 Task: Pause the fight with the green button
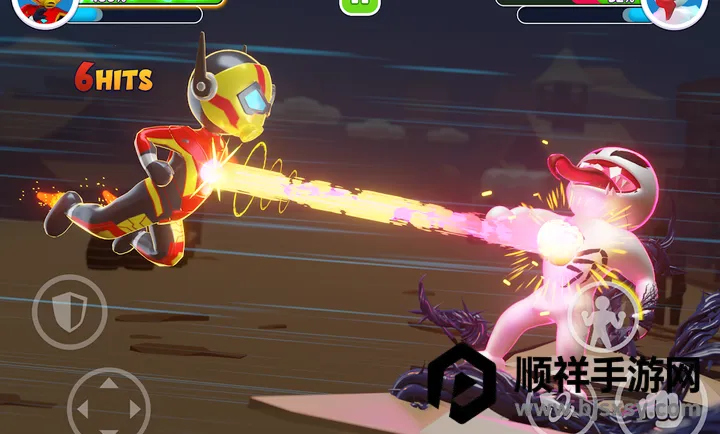[360, 5]
